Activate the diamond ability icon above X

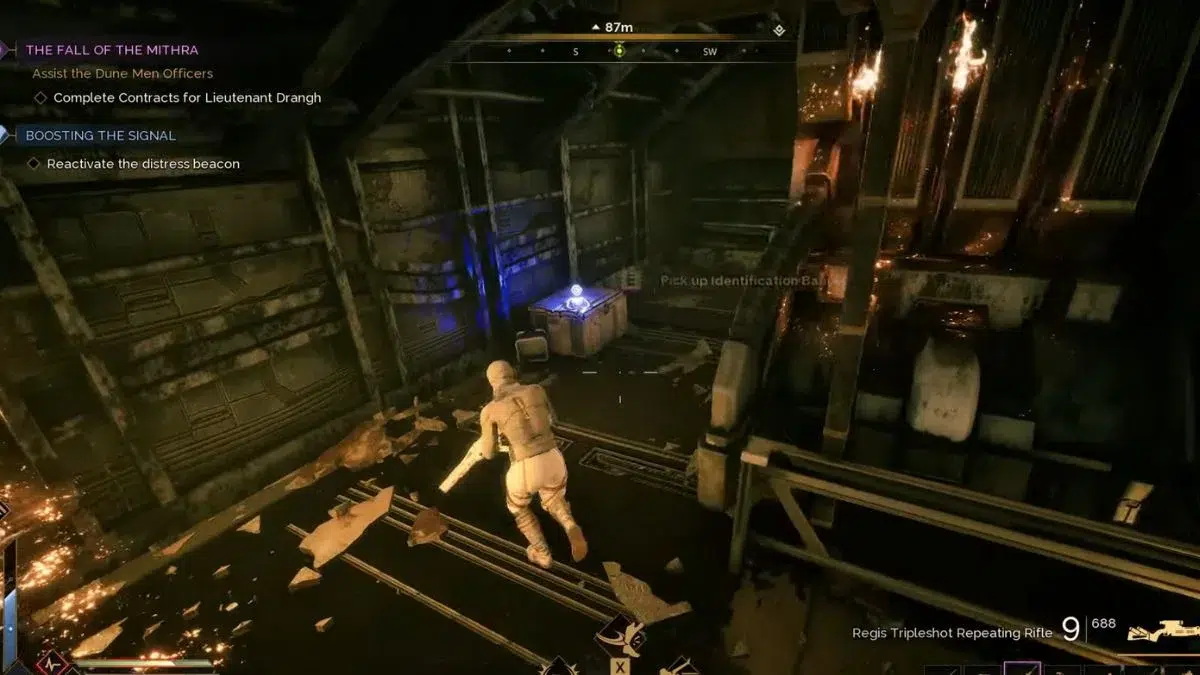pyautogui.click(x=621, y=636)
